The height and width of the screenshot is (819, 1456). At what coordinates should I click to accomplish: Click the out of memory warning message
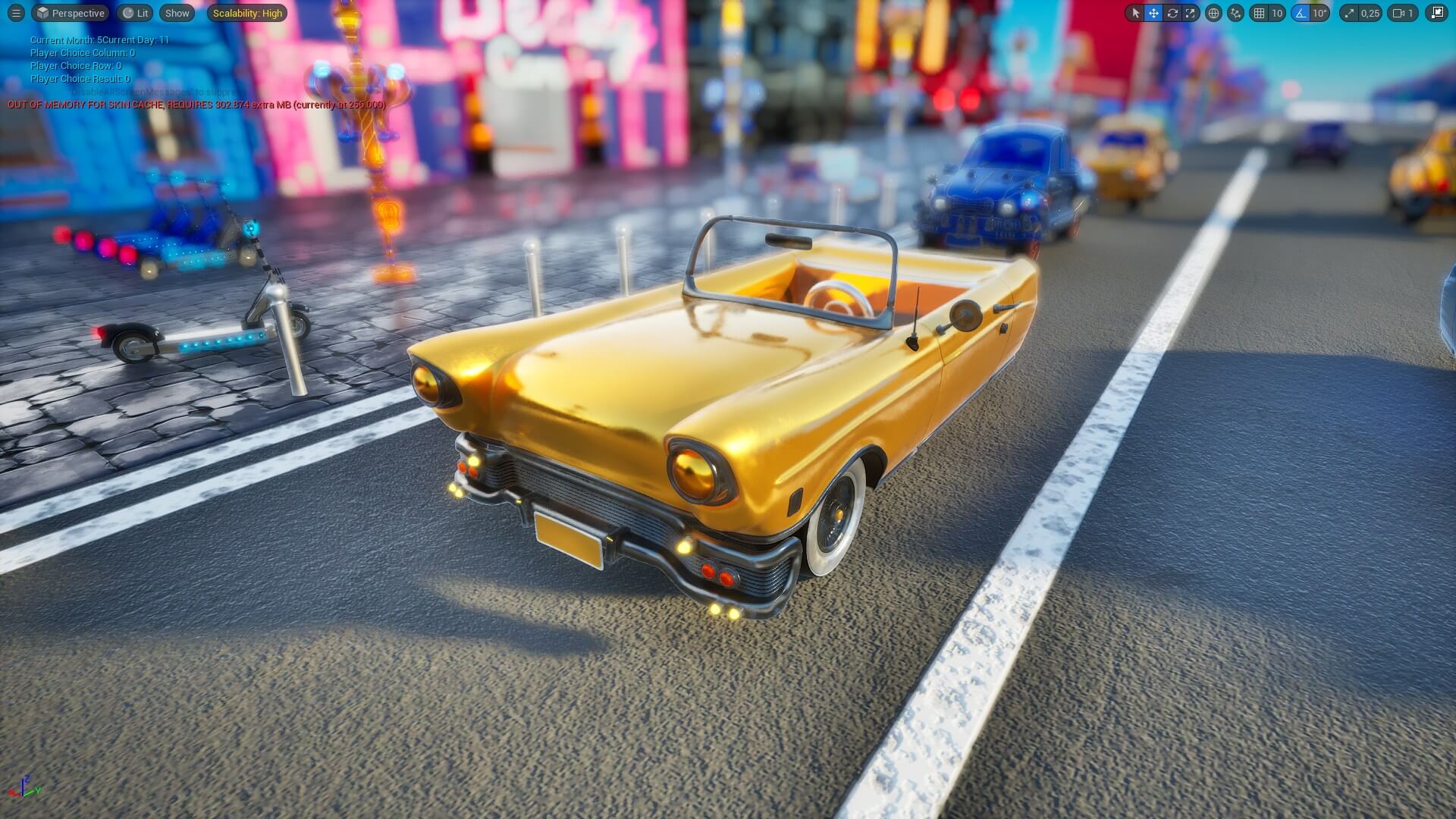tap(196, 106)
